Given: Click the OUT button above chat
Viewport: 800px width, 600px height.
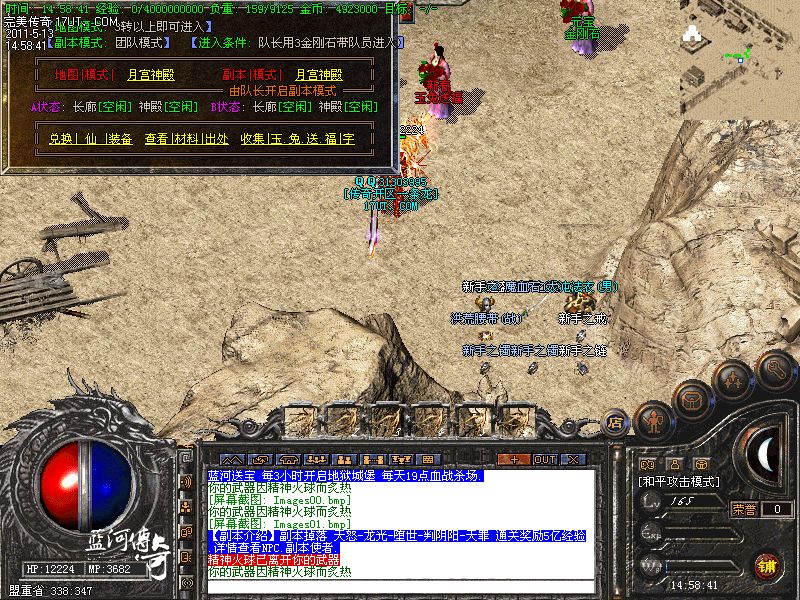Looking at the screenshot, I should click(x=544, y=459).
